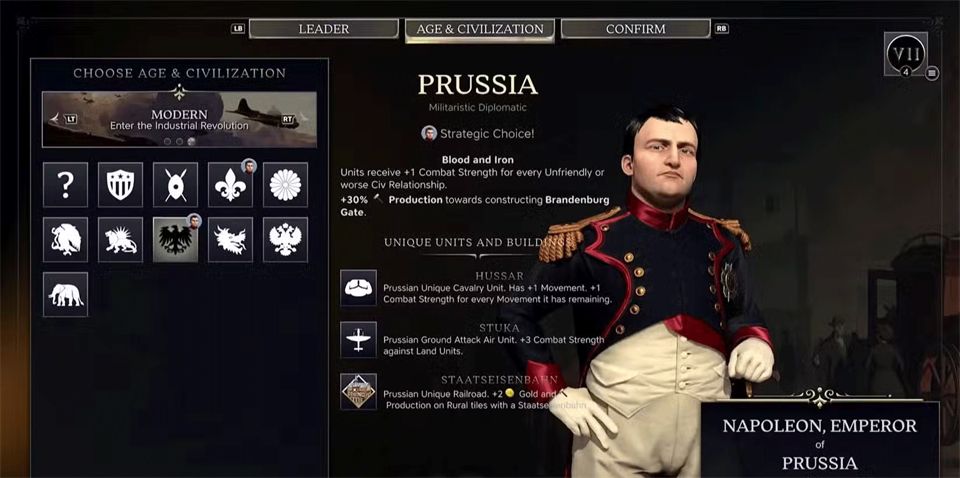Click the Hussar unique unit icon
Image resolution: width=960 pixels, height=478 pixels.
click(x=358, y=288)
